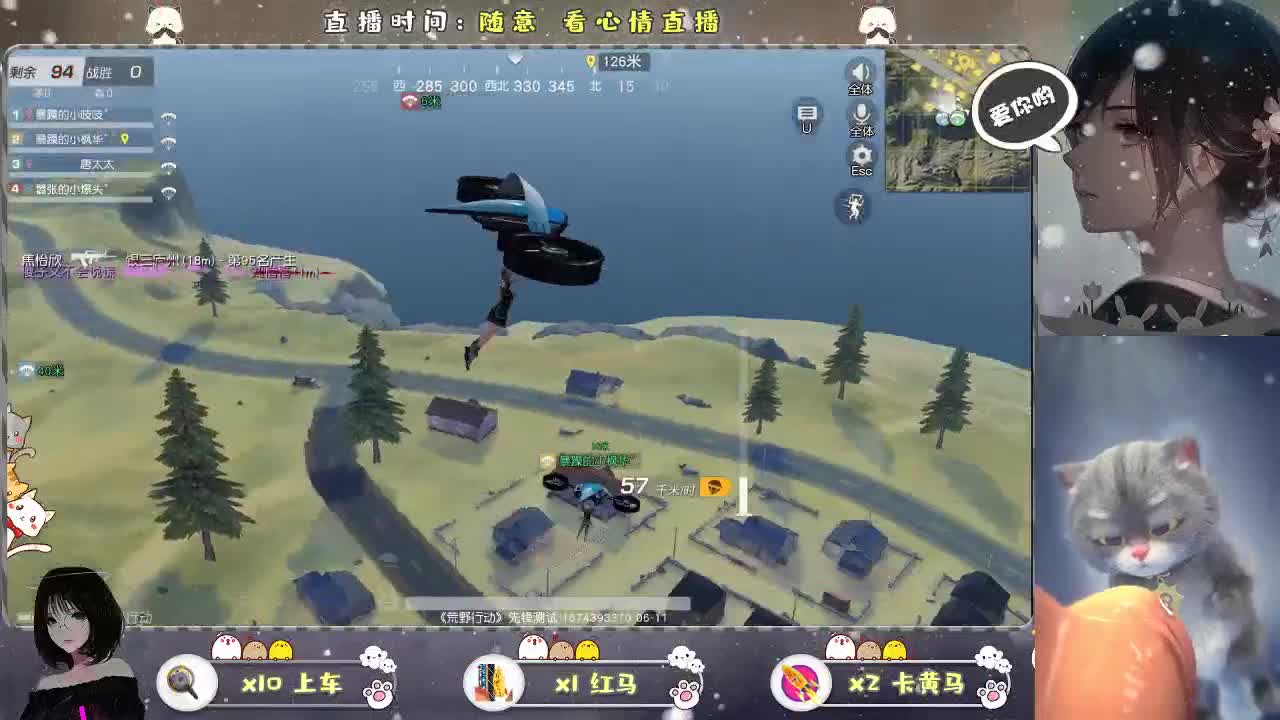The height and width of the screenshot is (720, 1280).
Task: Click the signal icon showing 6米 above the compass
Action: point(409,101)
